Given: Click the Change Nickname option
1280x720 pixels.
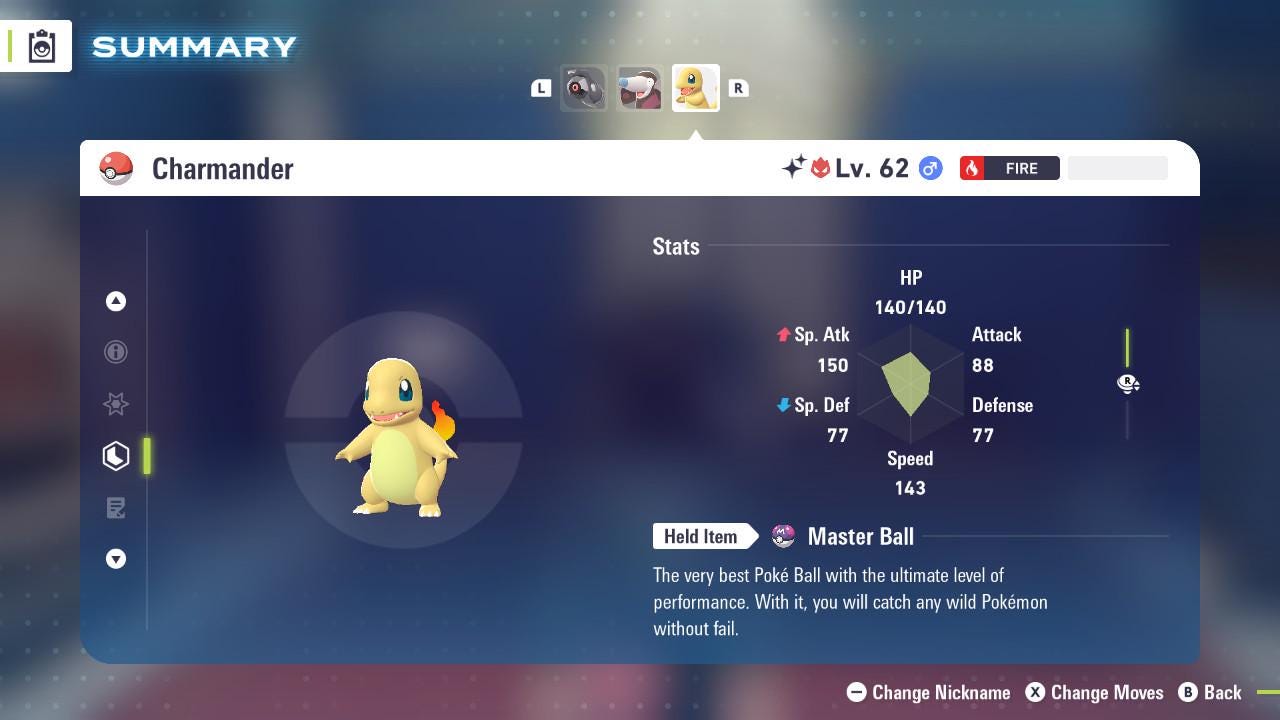Looking at the screenshot, I should [928, 692].
